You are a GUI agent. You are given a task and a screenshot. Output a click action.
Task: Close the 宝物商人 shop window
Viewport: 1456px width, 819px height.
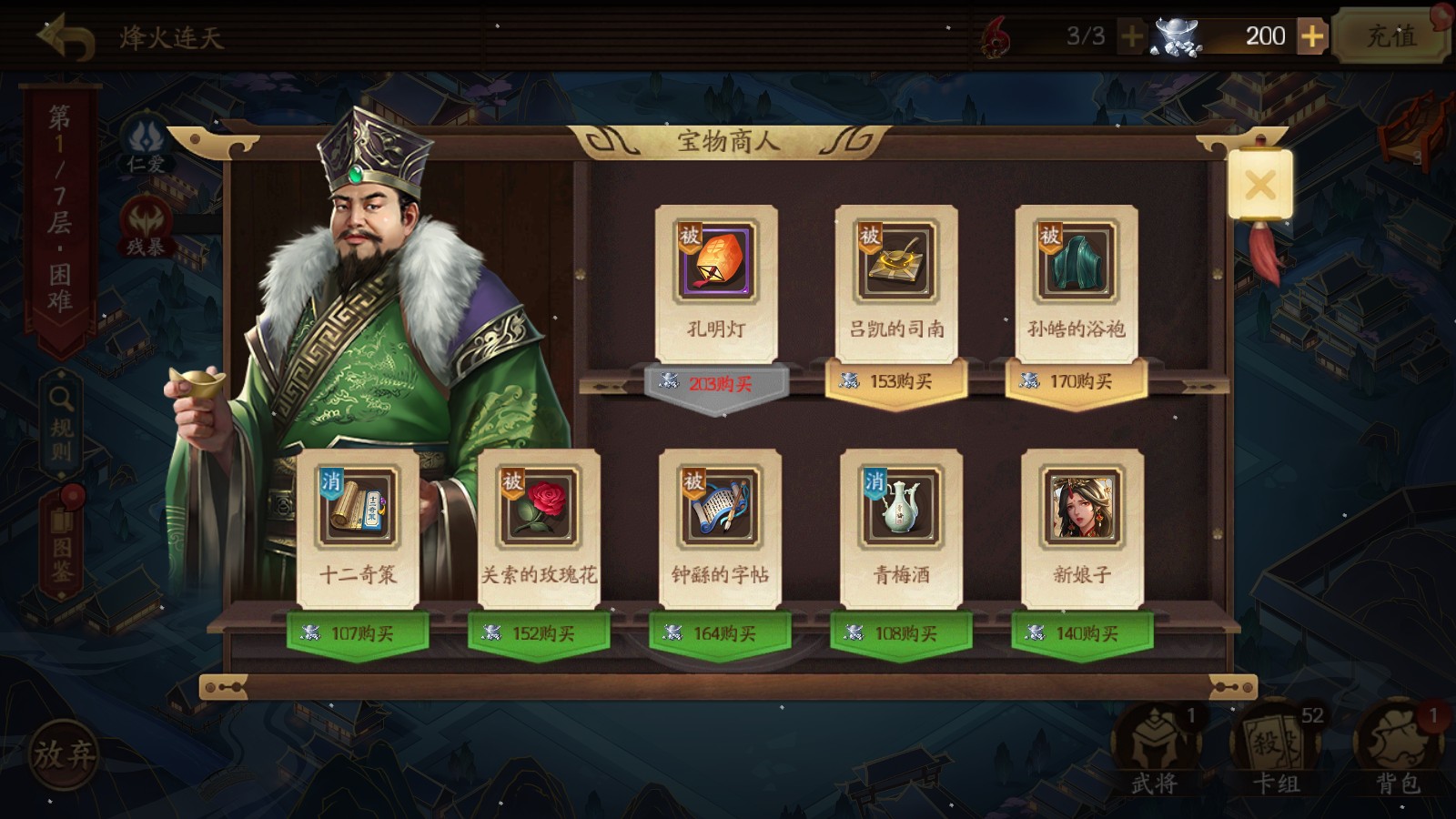tap(1260, 185)
